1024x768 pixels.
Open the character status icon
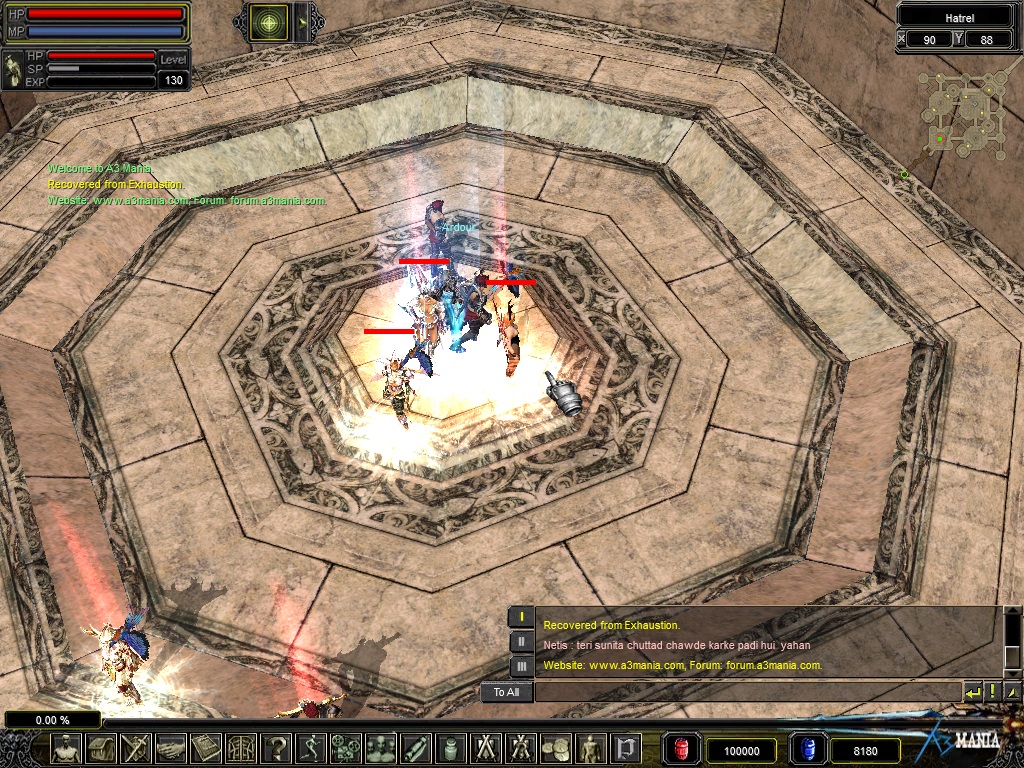(66, 748)
